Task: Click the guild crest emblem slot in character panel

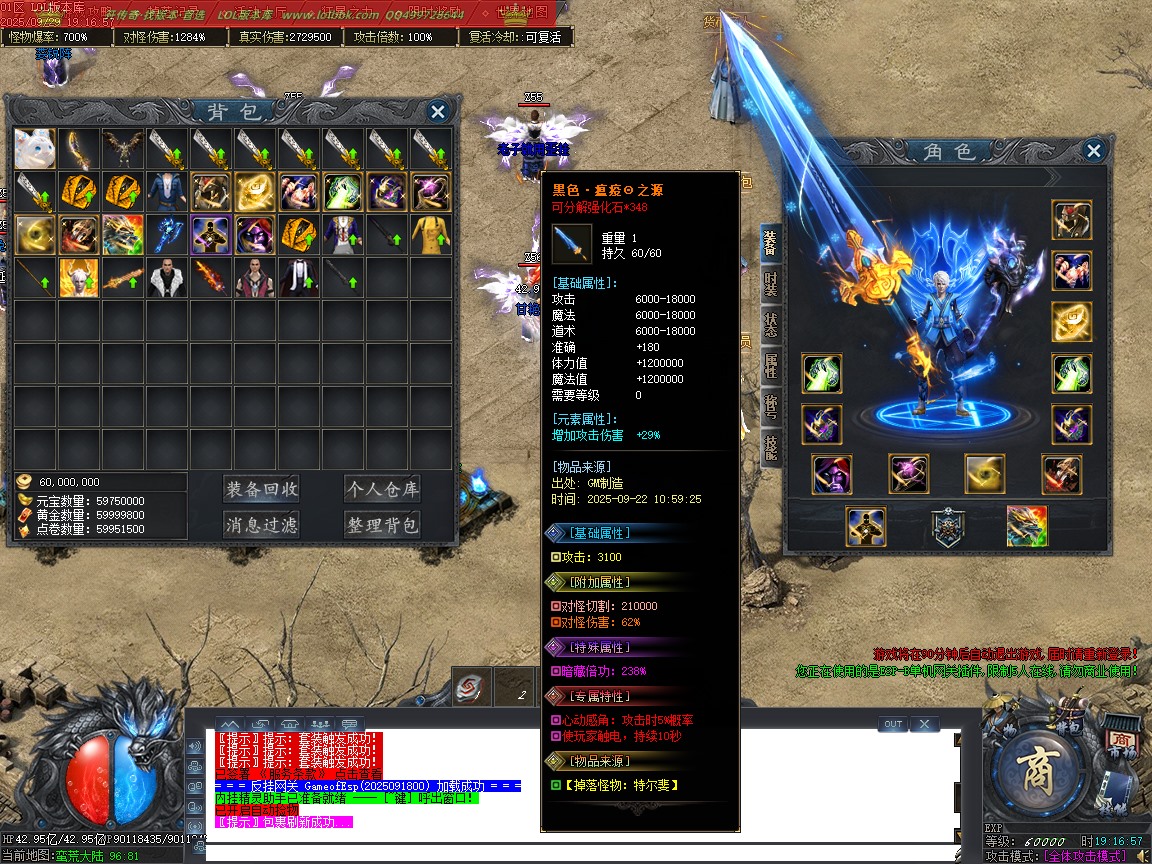Action: pyautogui.click(x=946, y=527)
